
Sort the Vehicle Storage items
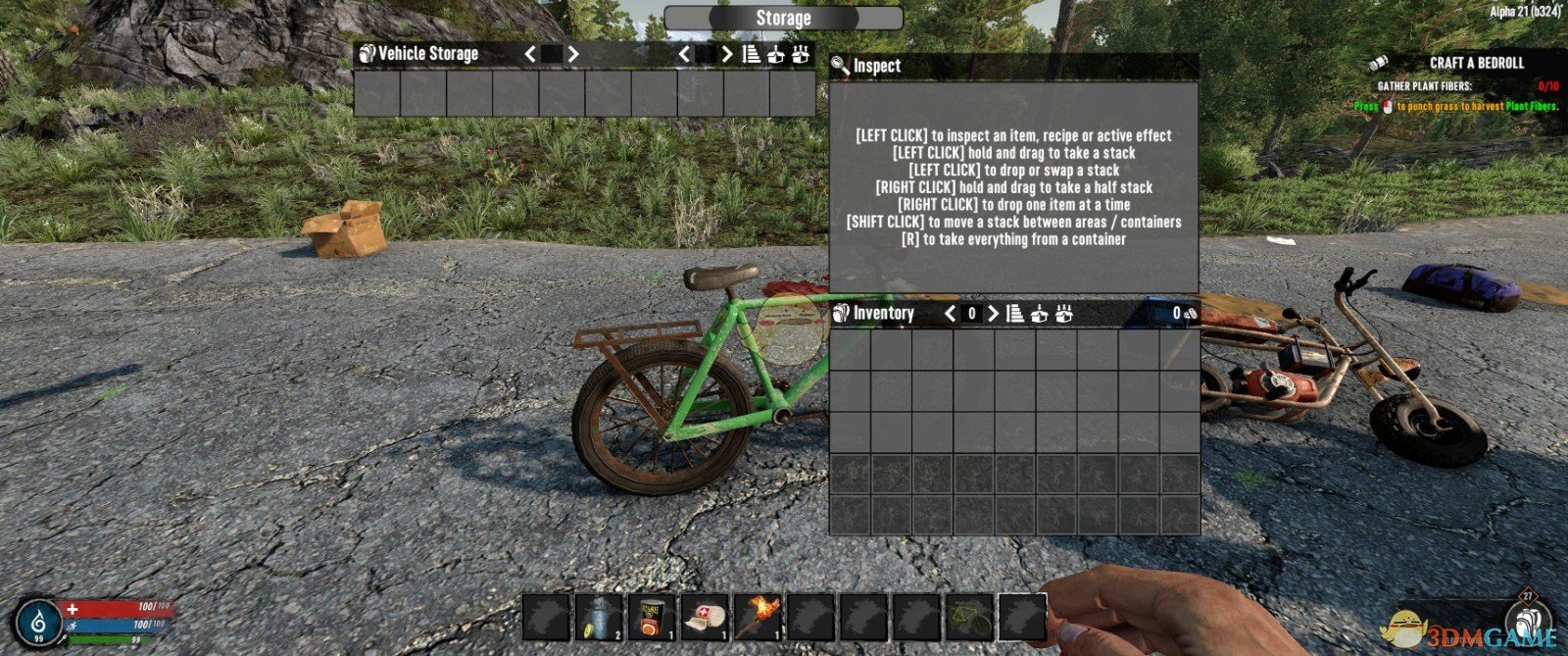pyautogui.click(x=752, y=54)
